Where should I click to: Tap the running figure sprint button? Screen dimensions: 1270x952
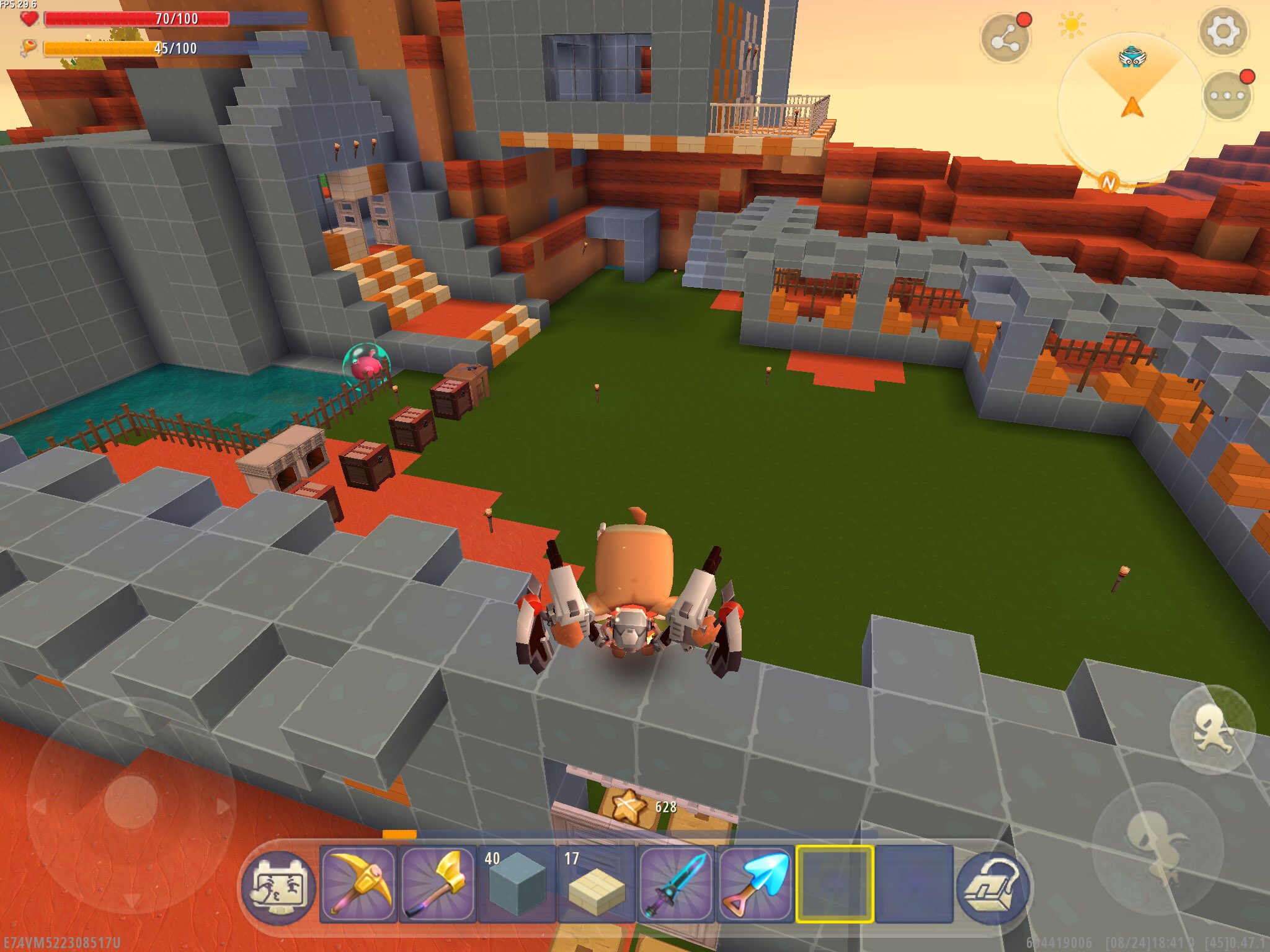coord(1212,729)
